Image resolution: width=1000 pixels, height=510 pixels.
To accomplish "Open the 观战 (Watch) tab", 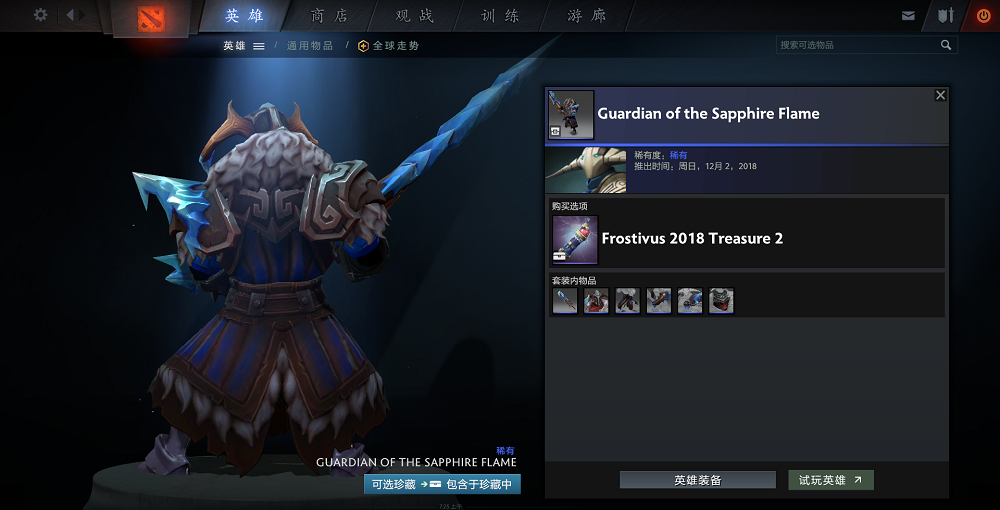I will (415, 16).
